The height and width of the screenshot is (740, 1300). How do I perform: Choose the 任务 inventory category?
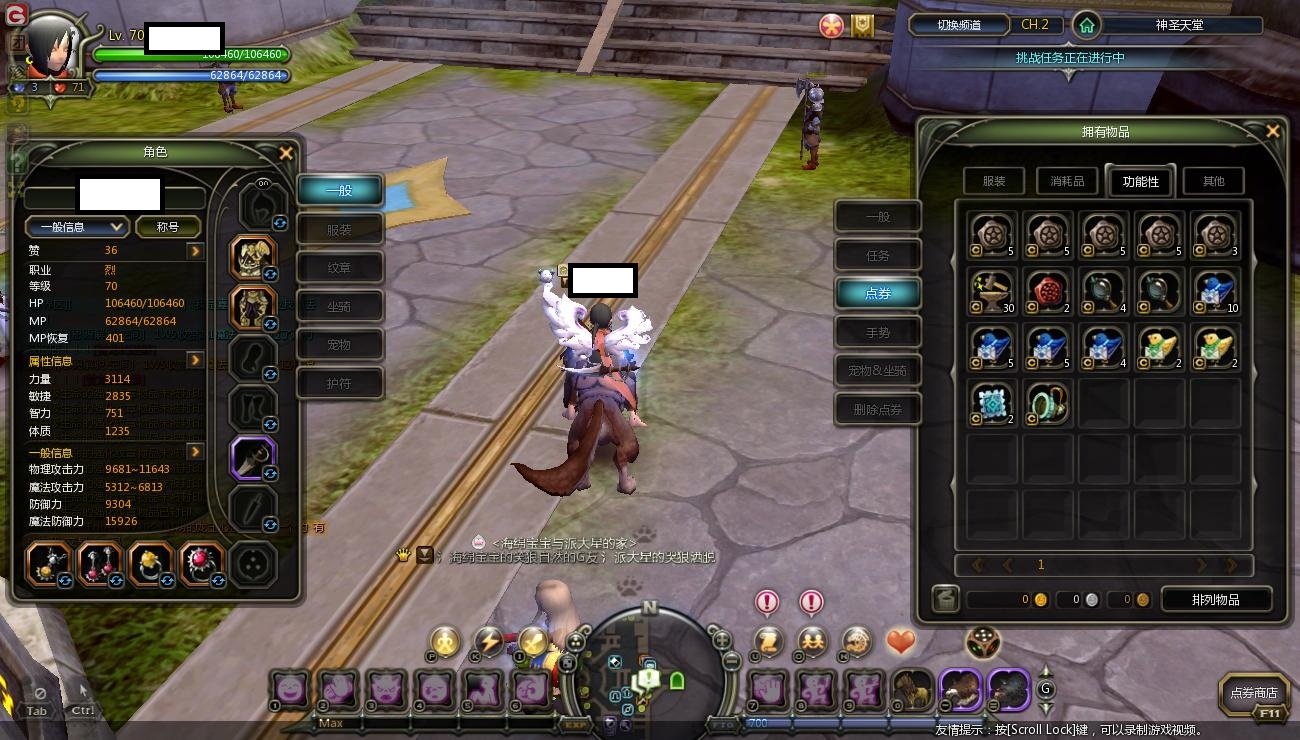tap(877, 256)
